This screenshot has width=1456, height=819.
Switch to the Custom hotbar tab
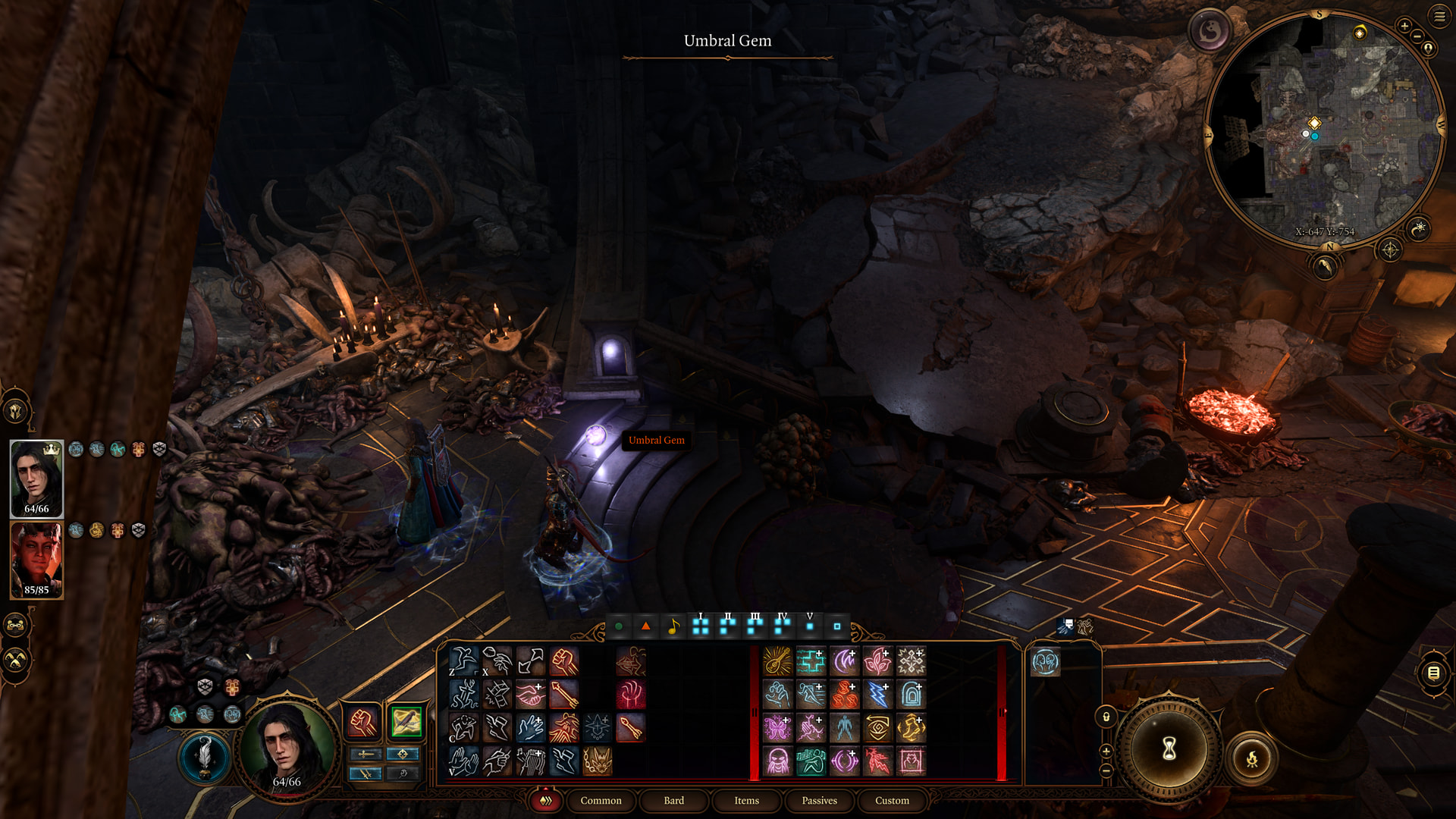(x=892, y=801)
